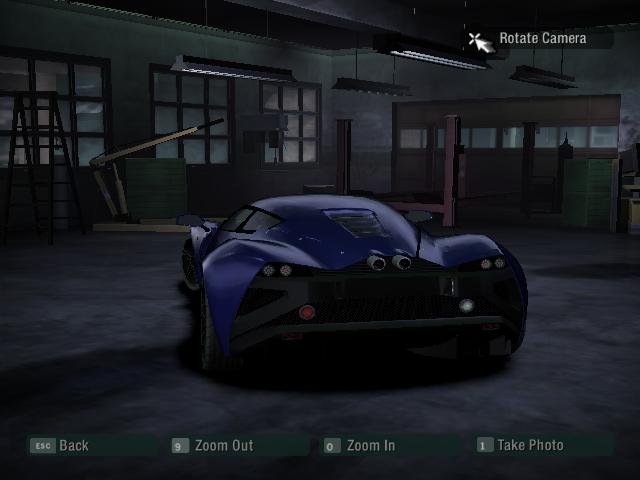Select the Zoom Out option
Screen dimensions: 640x480
pyautogui.click(x=224, y=446)
